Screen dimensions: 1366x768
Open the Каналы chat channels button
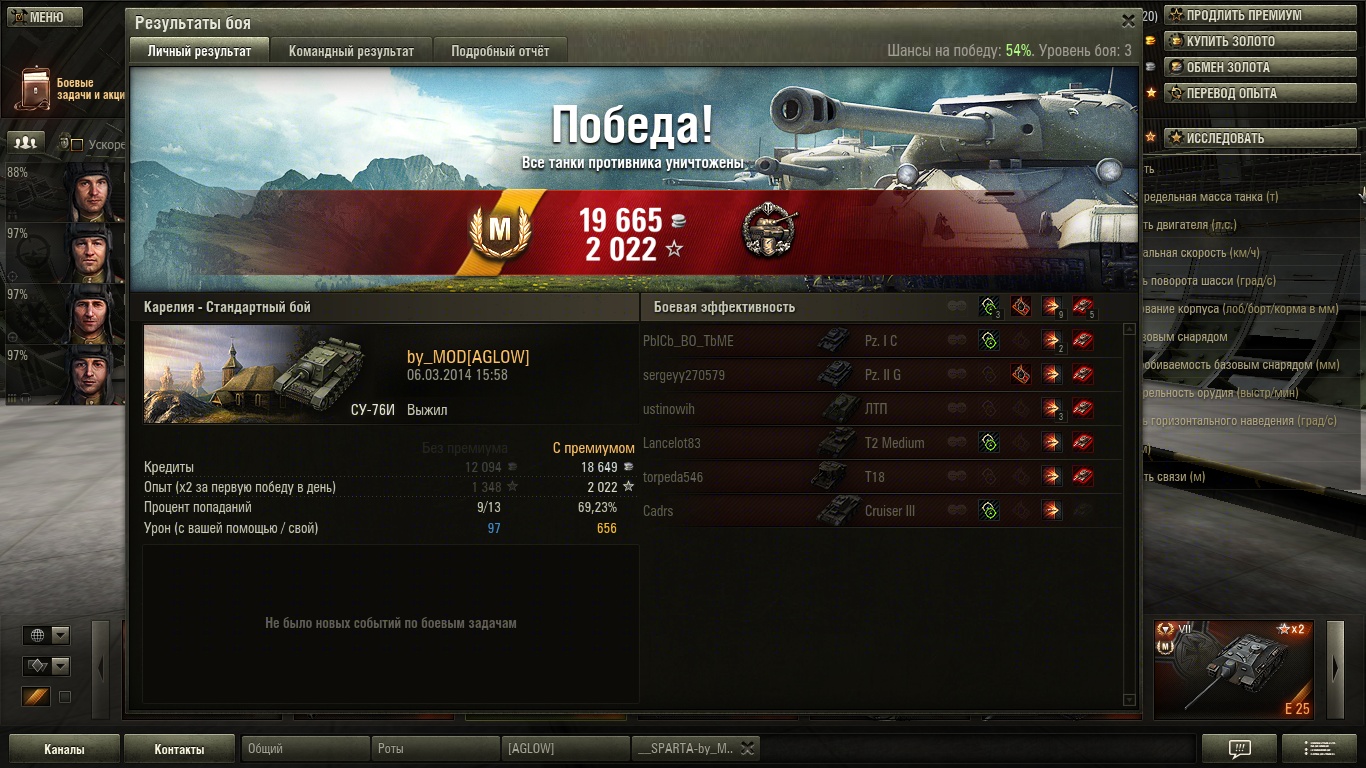point(64,749)
